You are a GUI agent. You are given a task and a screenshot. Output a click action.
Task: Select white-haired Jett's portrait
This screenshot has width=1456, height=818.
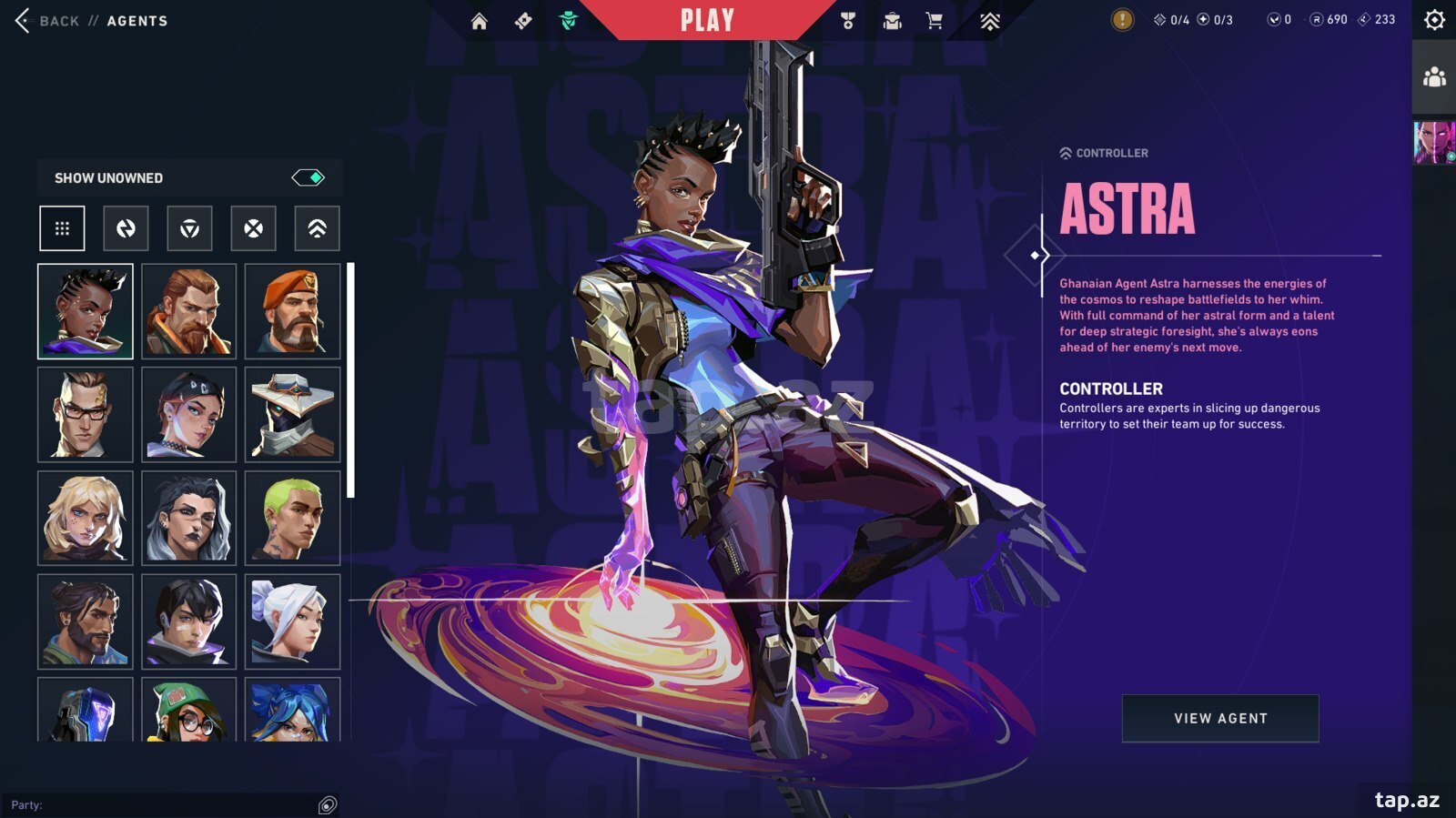292,621
